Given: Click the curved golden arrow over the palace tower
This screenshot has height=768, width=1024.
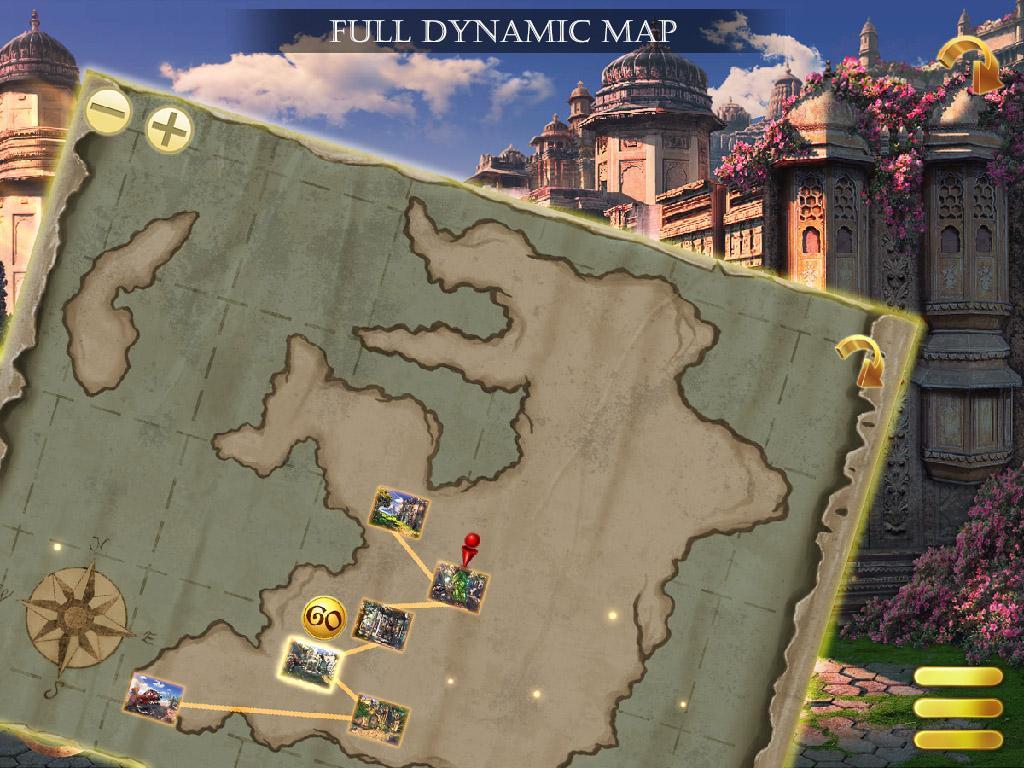Looking at the screenshot, I should click(x=971, y=64).
